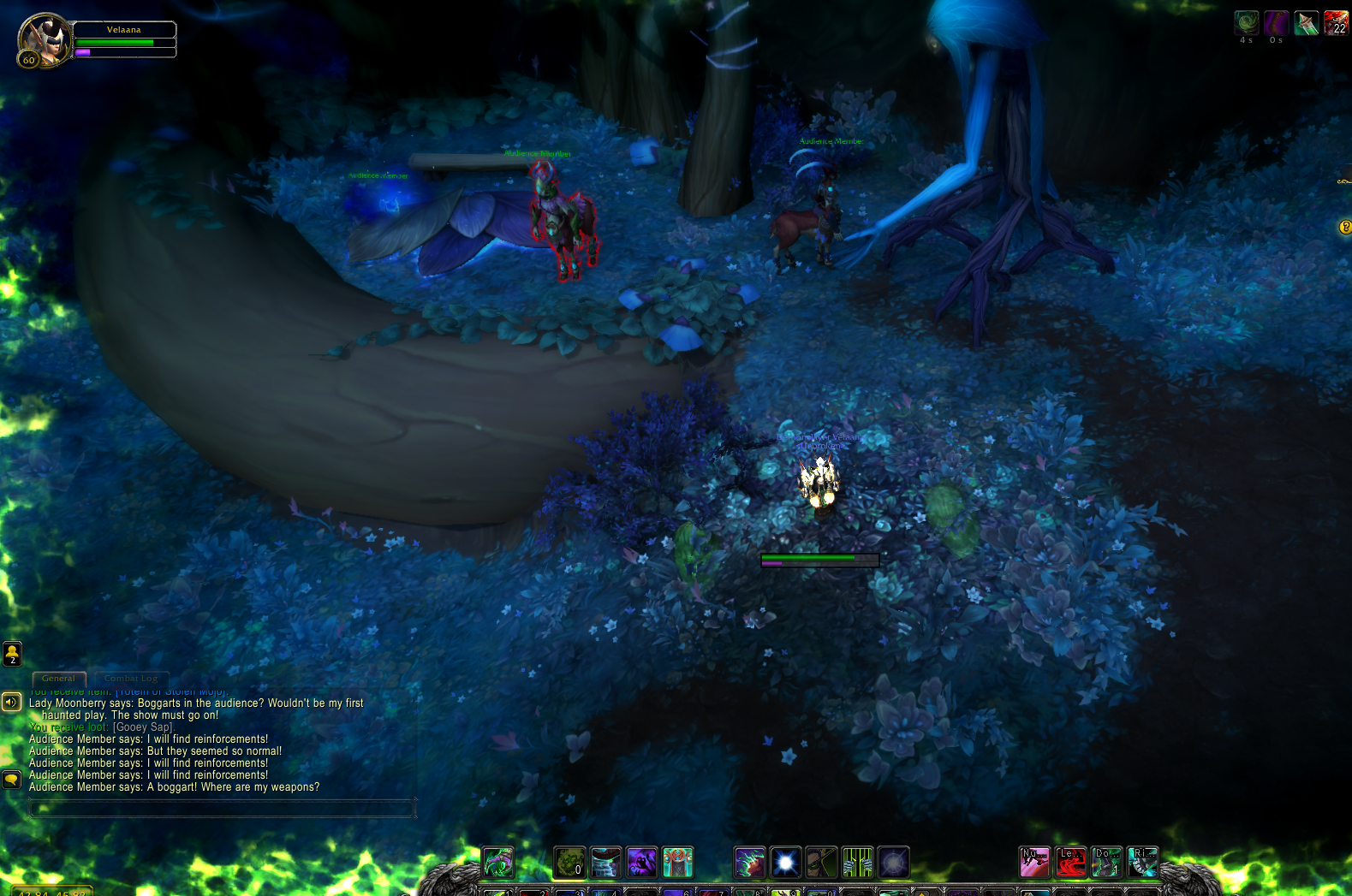Open the chat speech bubble menu
Viewport: 1352px width, 896px height.
11,780
